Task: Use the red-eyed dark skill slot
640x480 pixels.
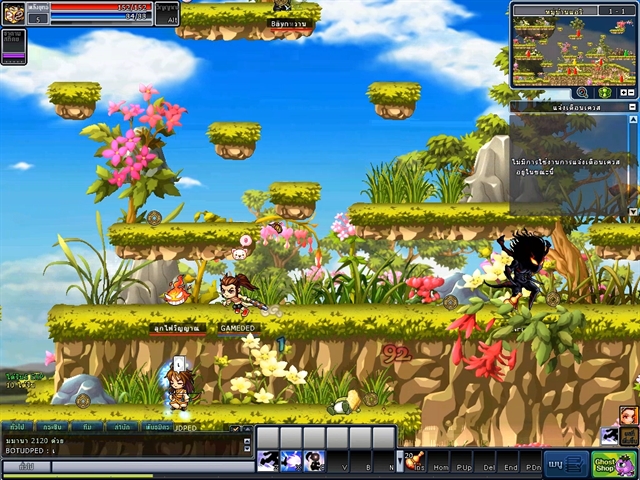Action: pos(314,460)
